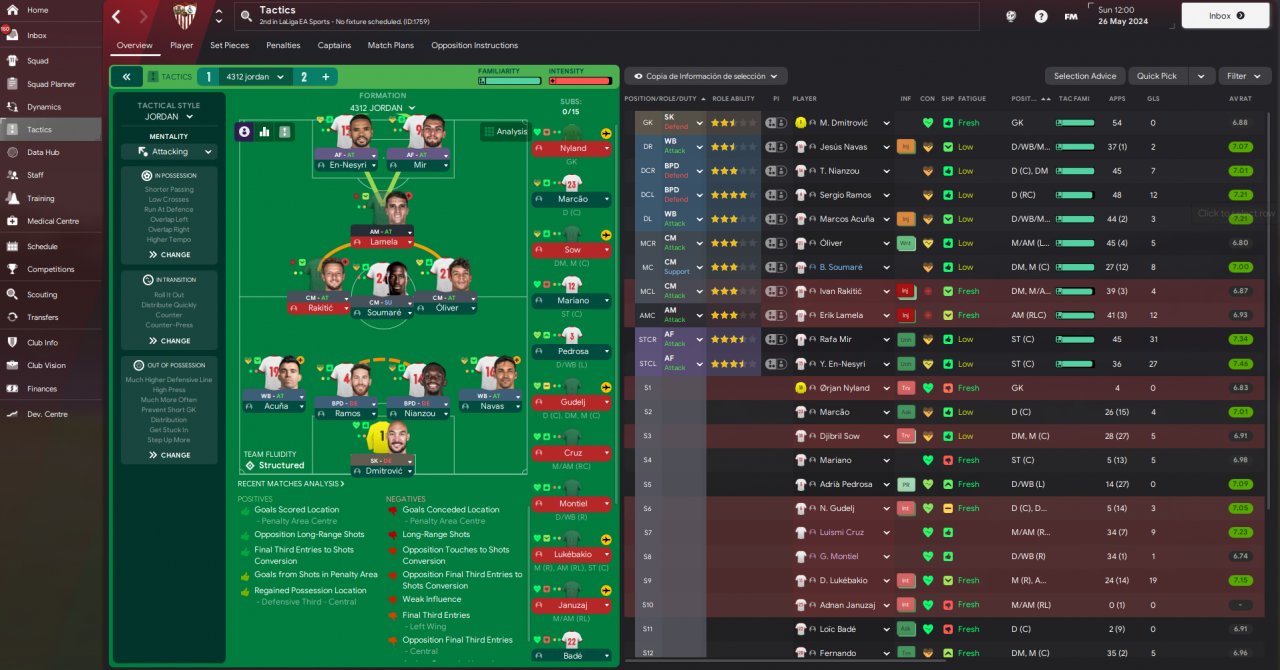Open the Opposition Instructions tab
Viewport: 1280px width, 670px height.
pos(474,45)
